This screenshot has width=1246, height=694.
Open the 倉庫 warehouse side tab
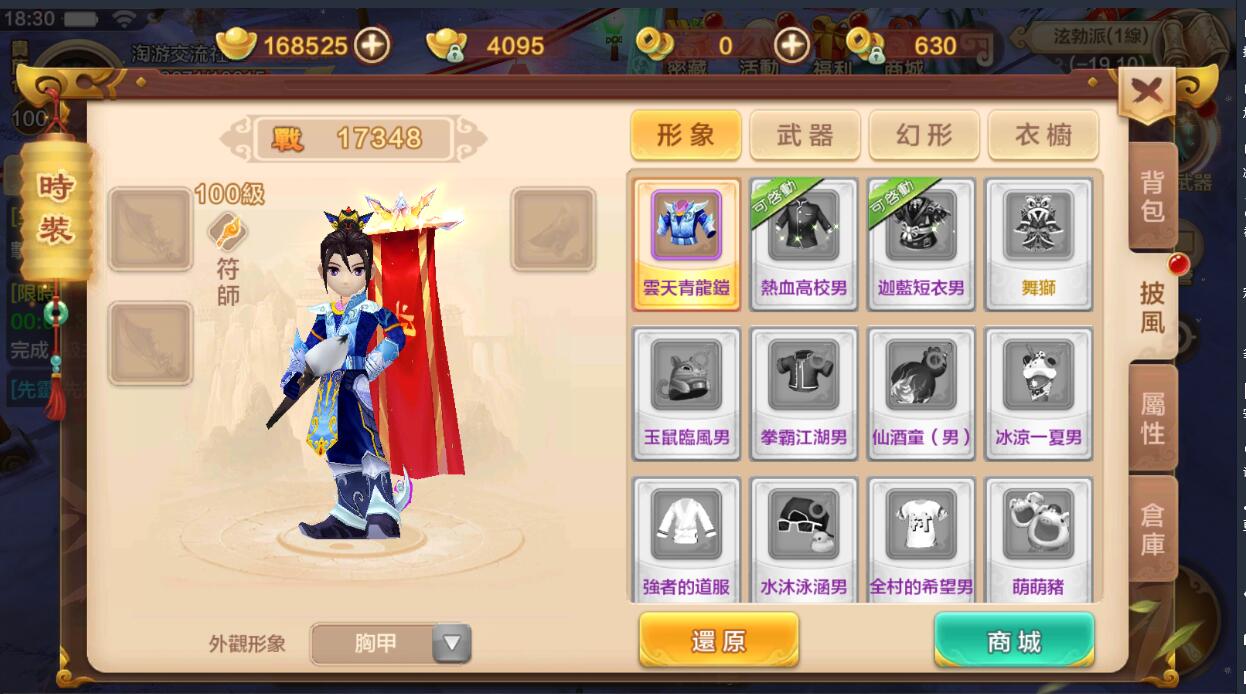coord(1152,529)
